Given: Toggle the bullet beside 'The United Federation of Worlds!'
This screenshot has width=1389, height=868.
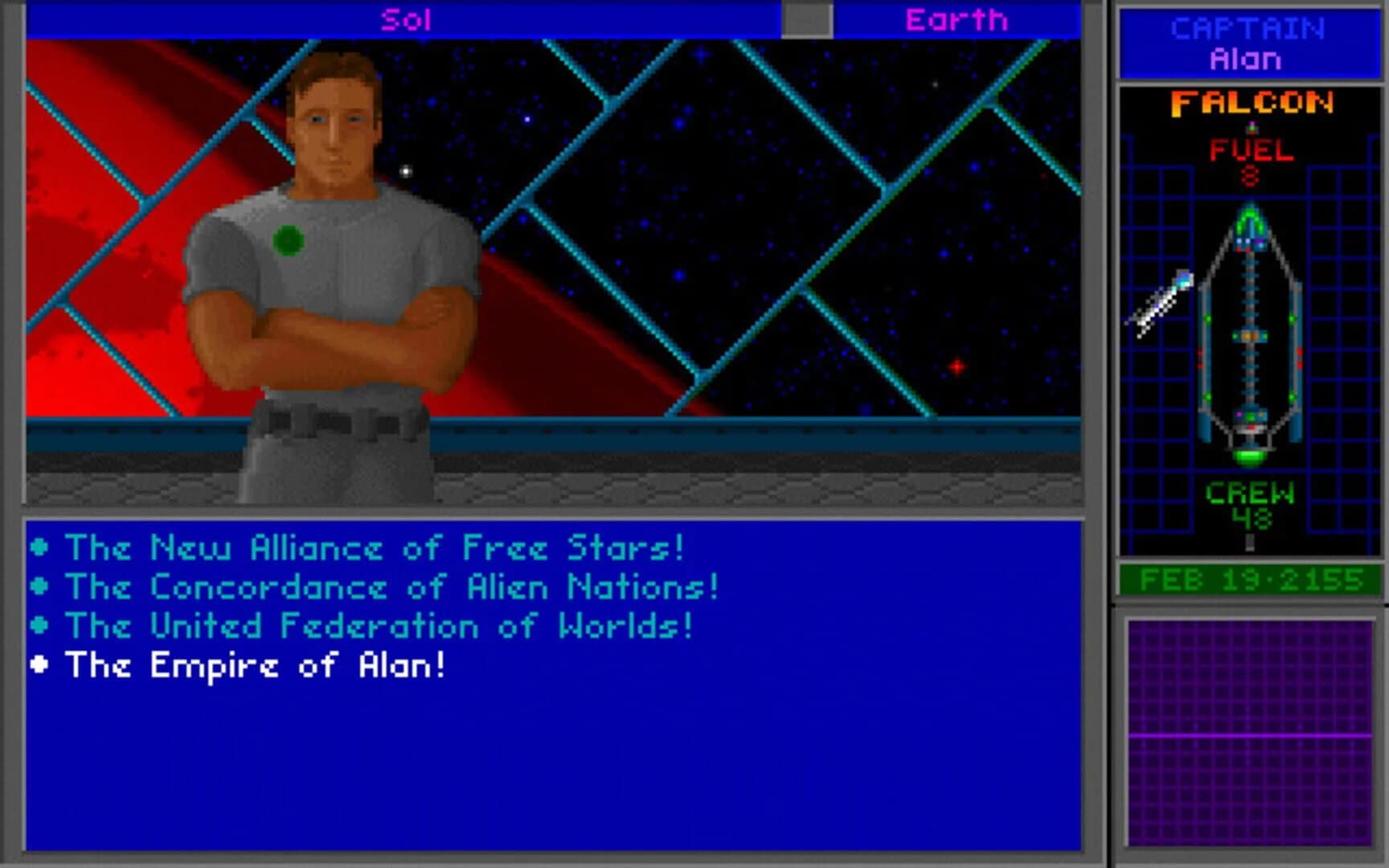Looking at the screenshot, I should pyautogui.click(x=41, y=624).
